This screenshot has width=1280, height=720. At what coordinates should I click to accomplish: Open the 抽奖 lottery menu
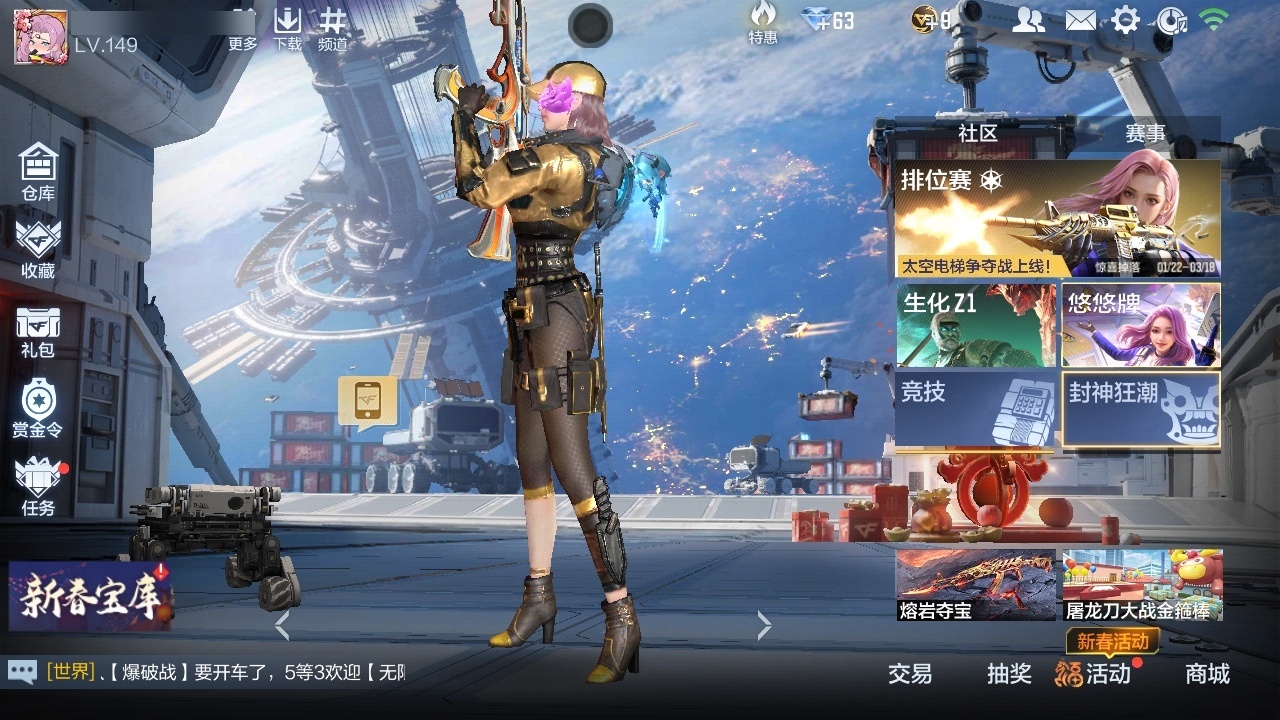coord(1009,674)
